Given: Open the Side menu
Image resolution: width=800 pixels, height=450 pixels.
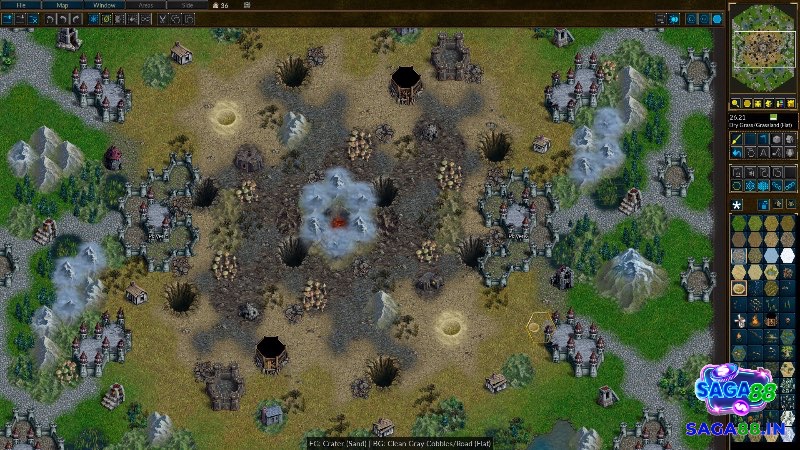Looking at the screenshot, I should [185, 5].
